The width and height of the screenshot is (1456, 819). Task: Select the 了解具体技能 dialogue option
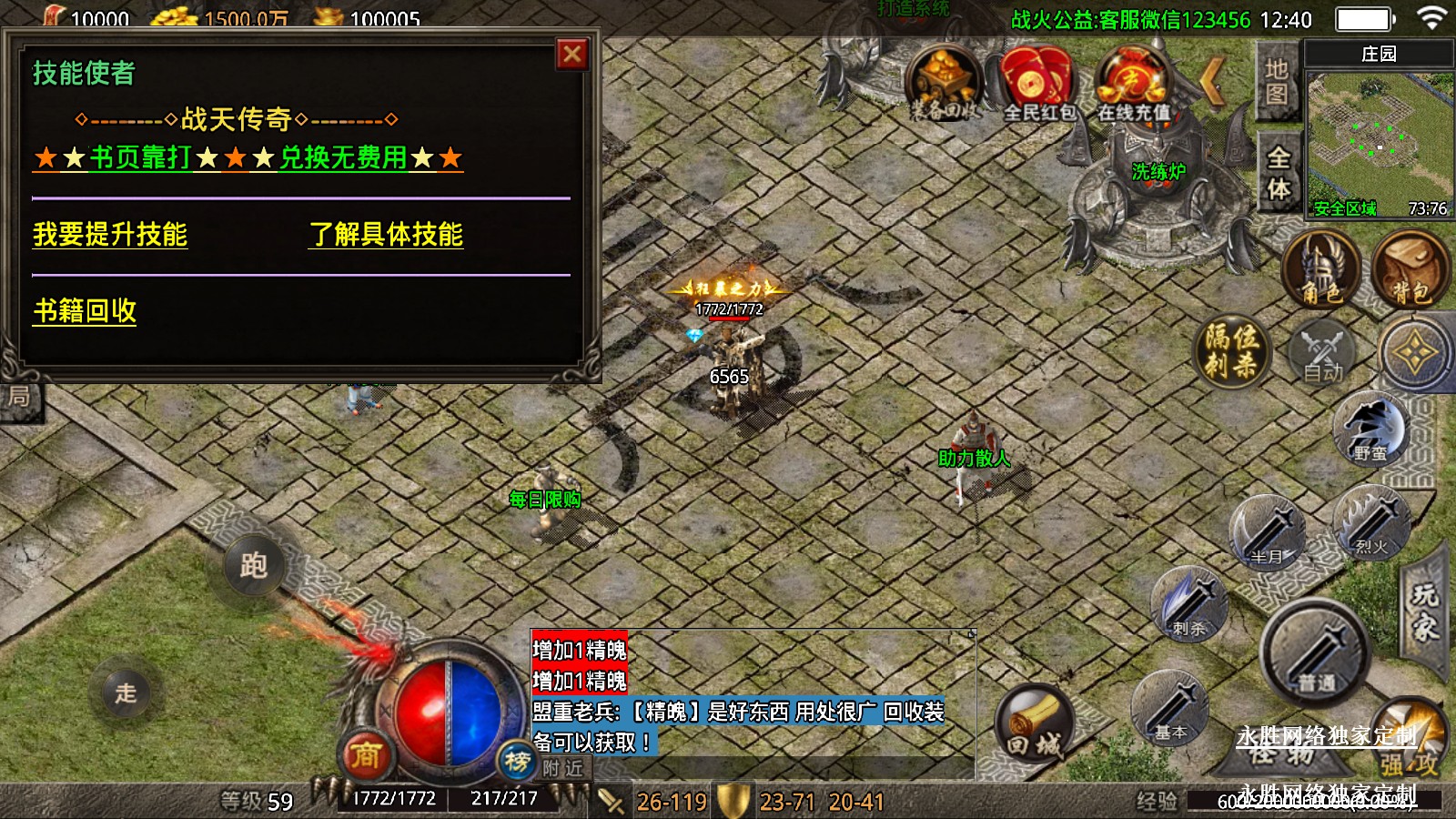click(x=386, y=235)
